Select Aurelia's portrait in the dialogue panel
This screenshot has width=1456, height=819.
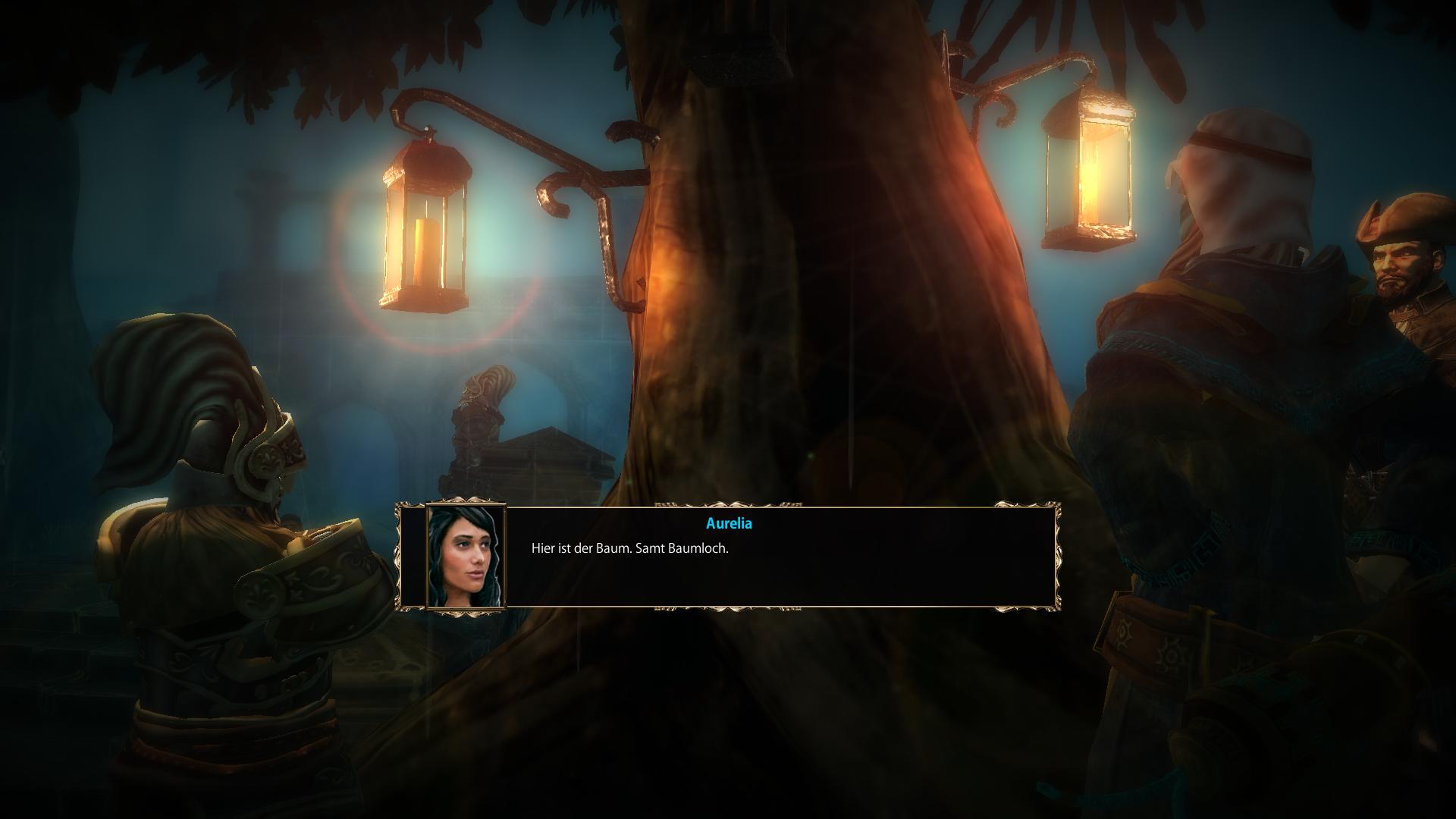coord(466,557)
